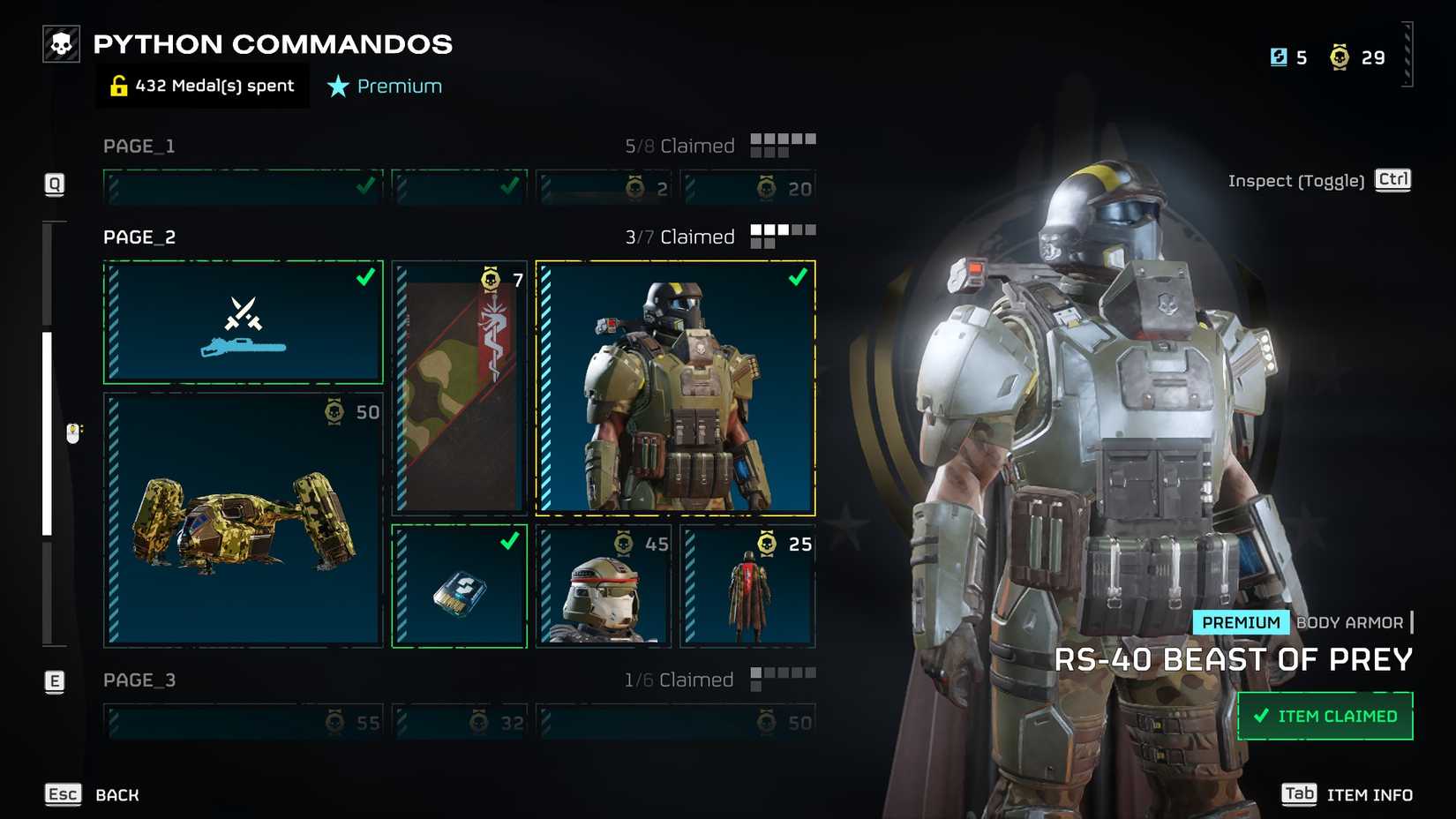Image resolution: width=1456 pixels, height=819 pixels.
Task: Open the PAGE_2 header row
Action: pos(139,237)
